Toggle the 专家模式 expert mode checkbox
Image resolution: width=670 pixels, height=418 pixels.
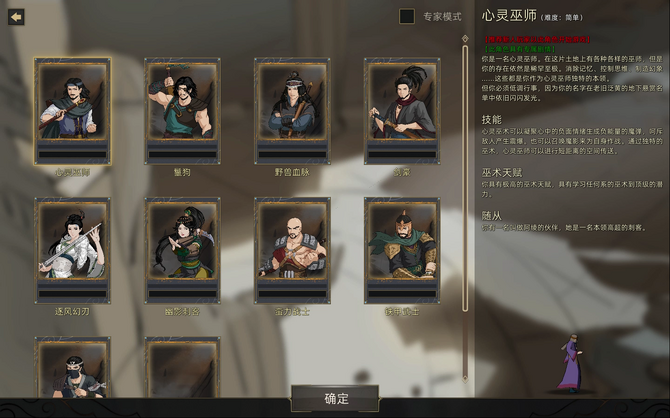(x=407, y=16)
